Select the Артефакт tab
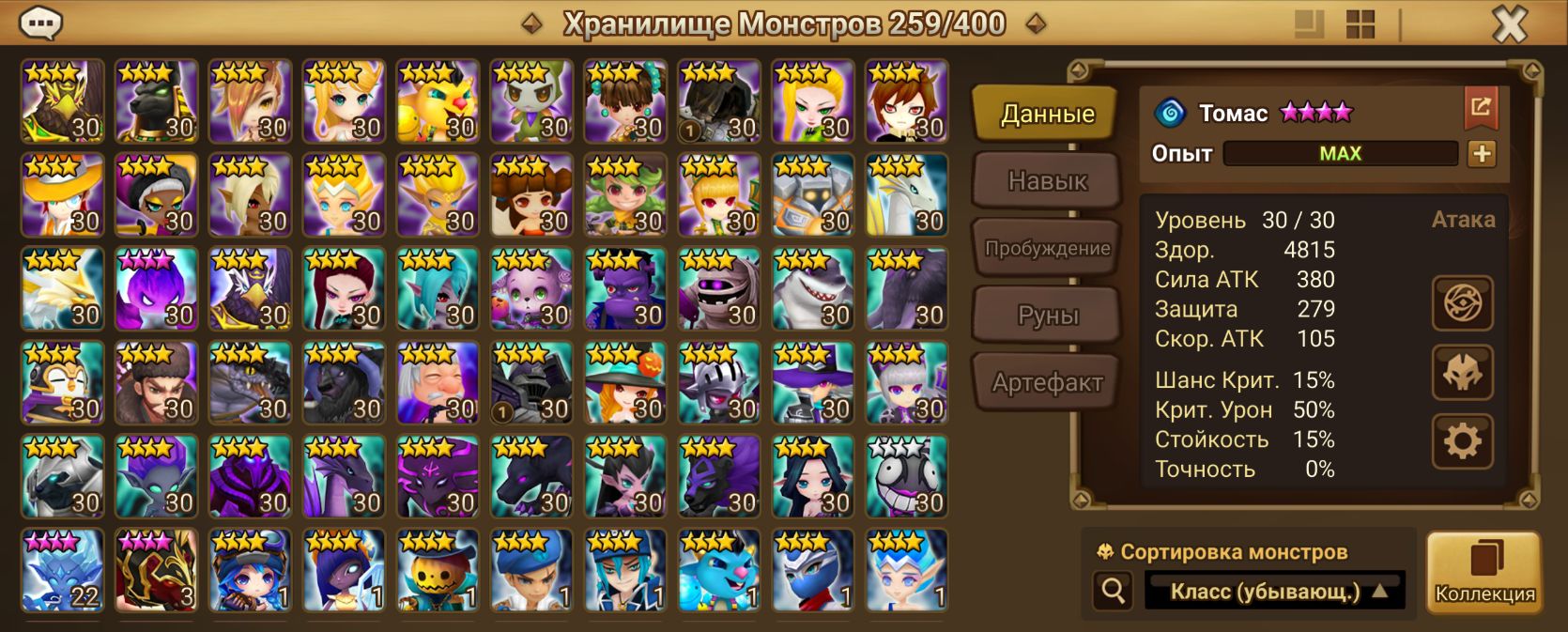This screenshot has width=1568, height=632. (x=1046, y=382)
